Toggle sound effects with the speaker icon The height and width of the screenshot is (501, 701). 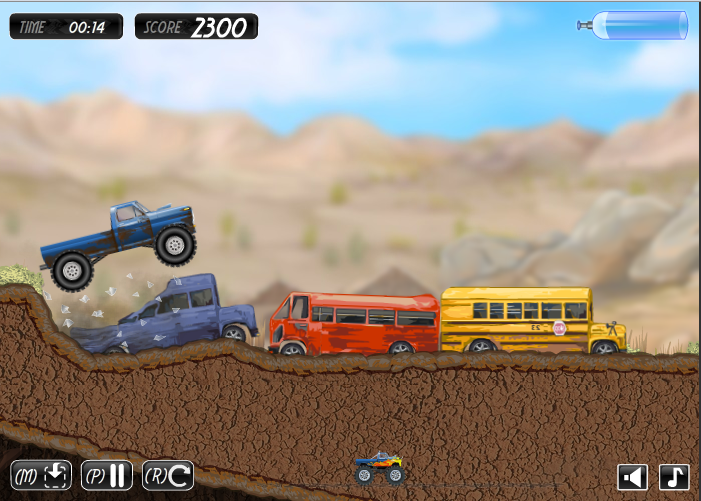pyautogui.click(x=632, y=477)
